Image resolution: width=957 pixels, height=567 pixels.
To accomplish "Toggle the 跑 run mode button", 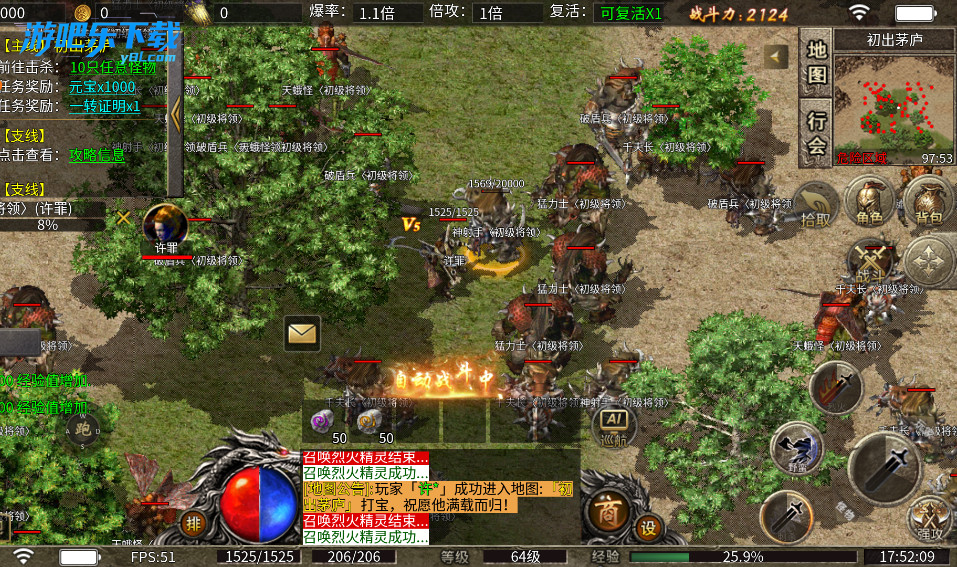I will coord(83,431).
